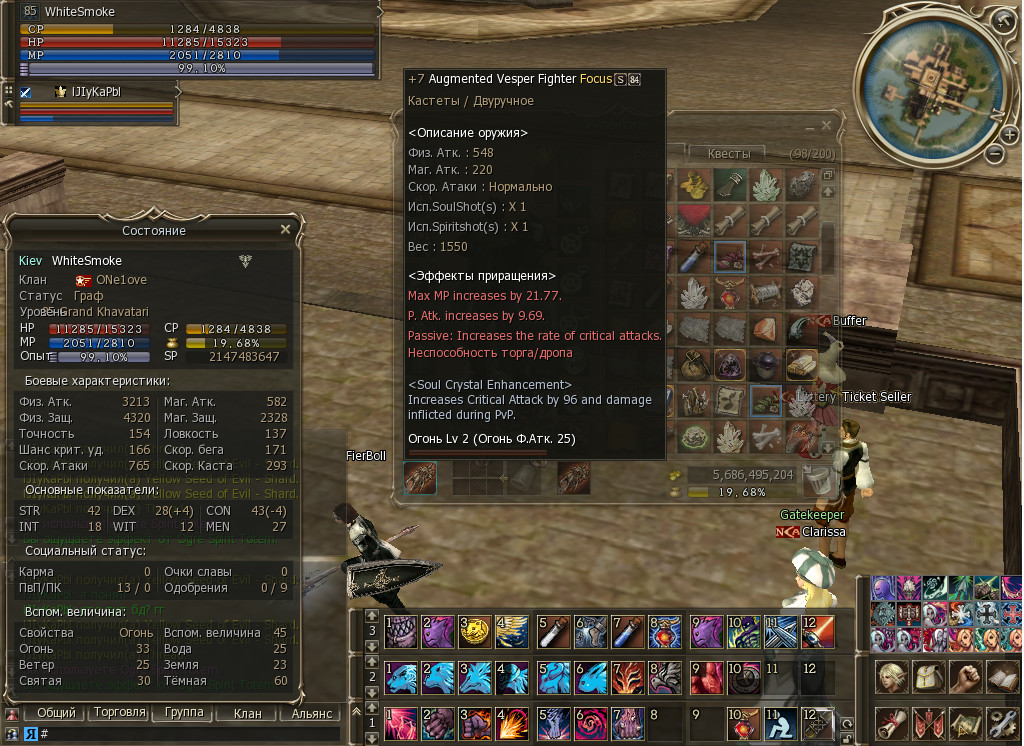Click the chat message input field
Image resolution: width=1024 pixels, height=746 pixels.
point(190,734)
